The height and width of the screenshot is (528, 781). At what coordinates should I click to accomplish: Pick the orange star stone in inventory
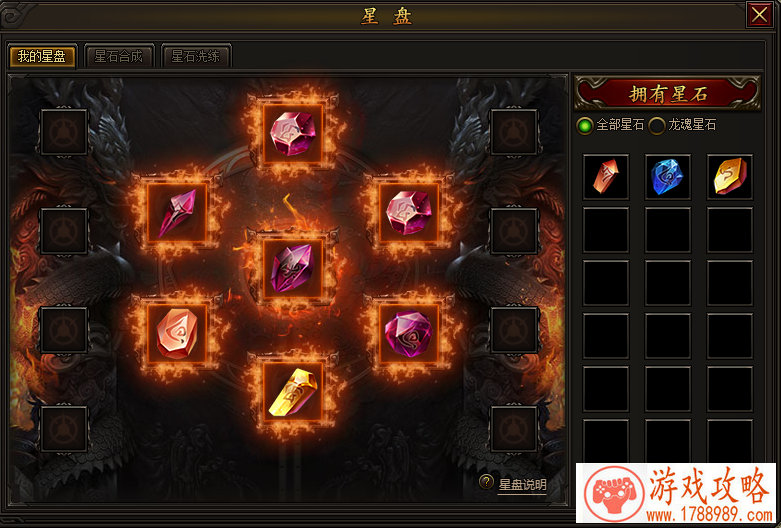pos(729,176)
